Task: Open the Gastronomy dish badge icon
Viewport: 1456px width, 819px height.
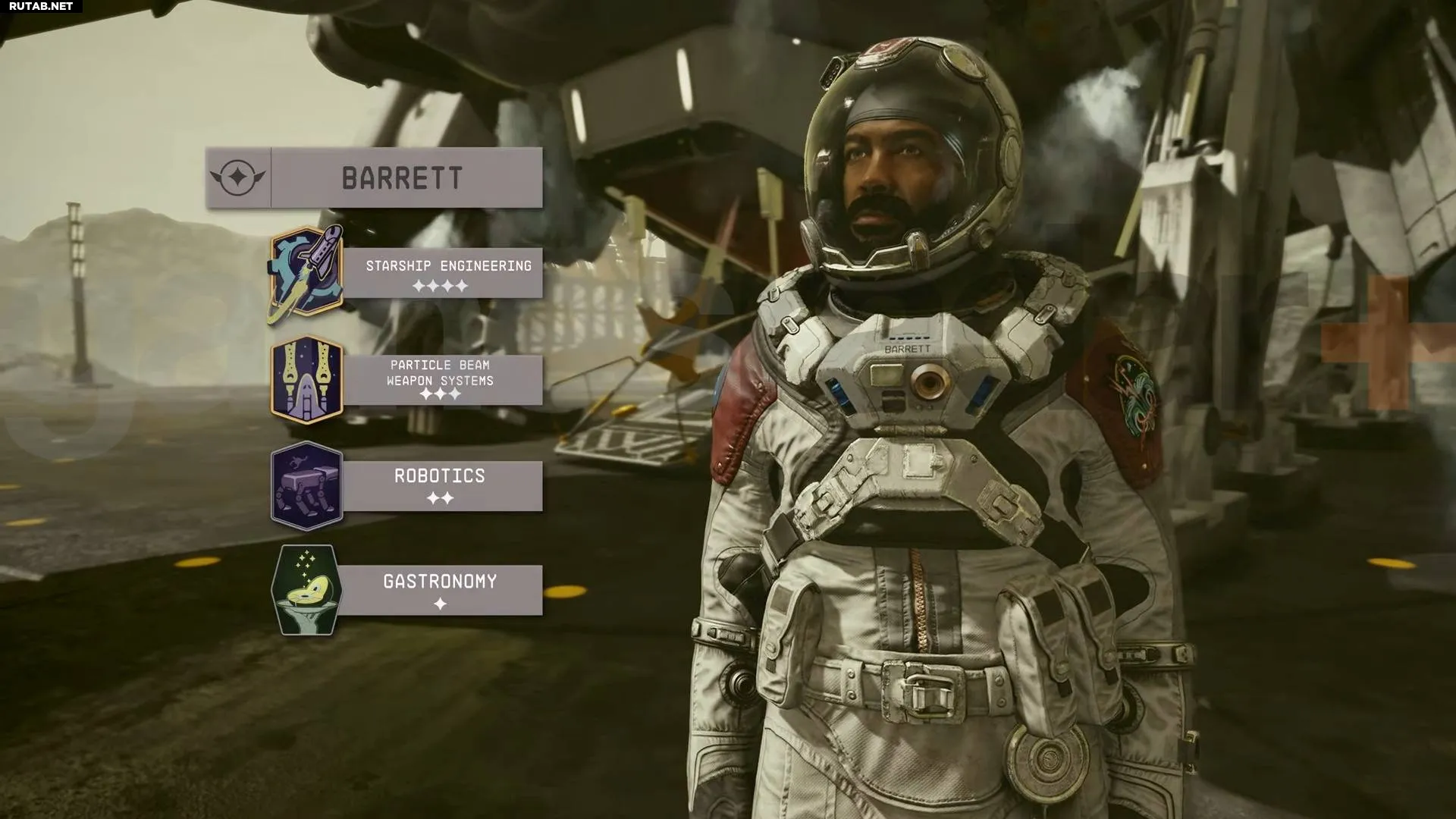Action: [x=306, y=590]
